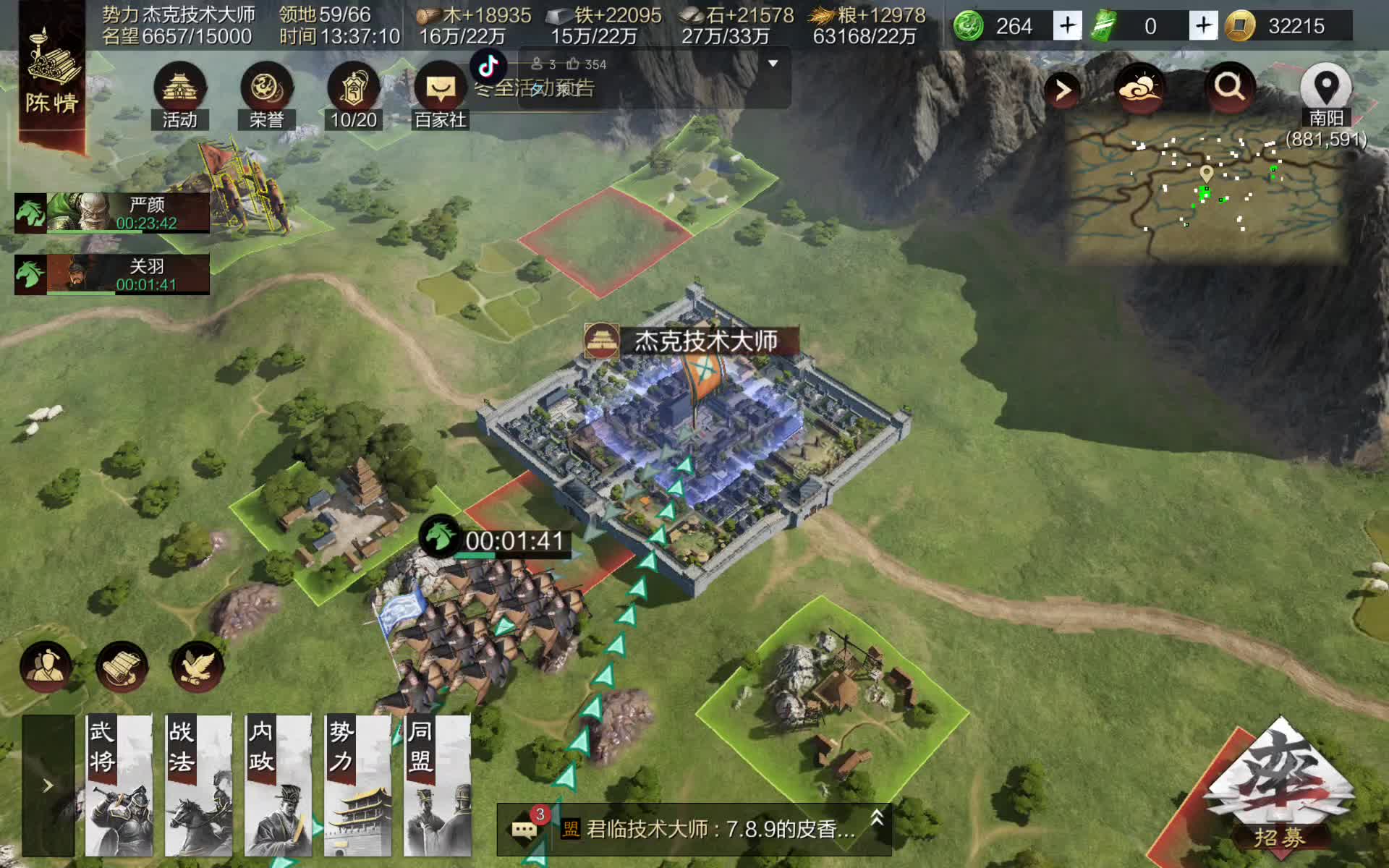Open the 内政 internal affairs menu
This screenshot has width=1389, height=868.
click(x=278, y=786)
